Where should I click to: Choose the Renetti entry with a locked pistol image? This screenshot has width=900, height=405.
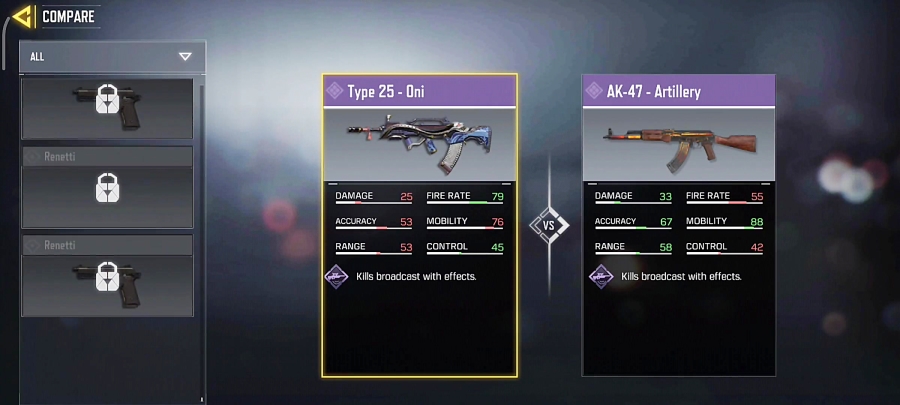(x=107, y=275)
